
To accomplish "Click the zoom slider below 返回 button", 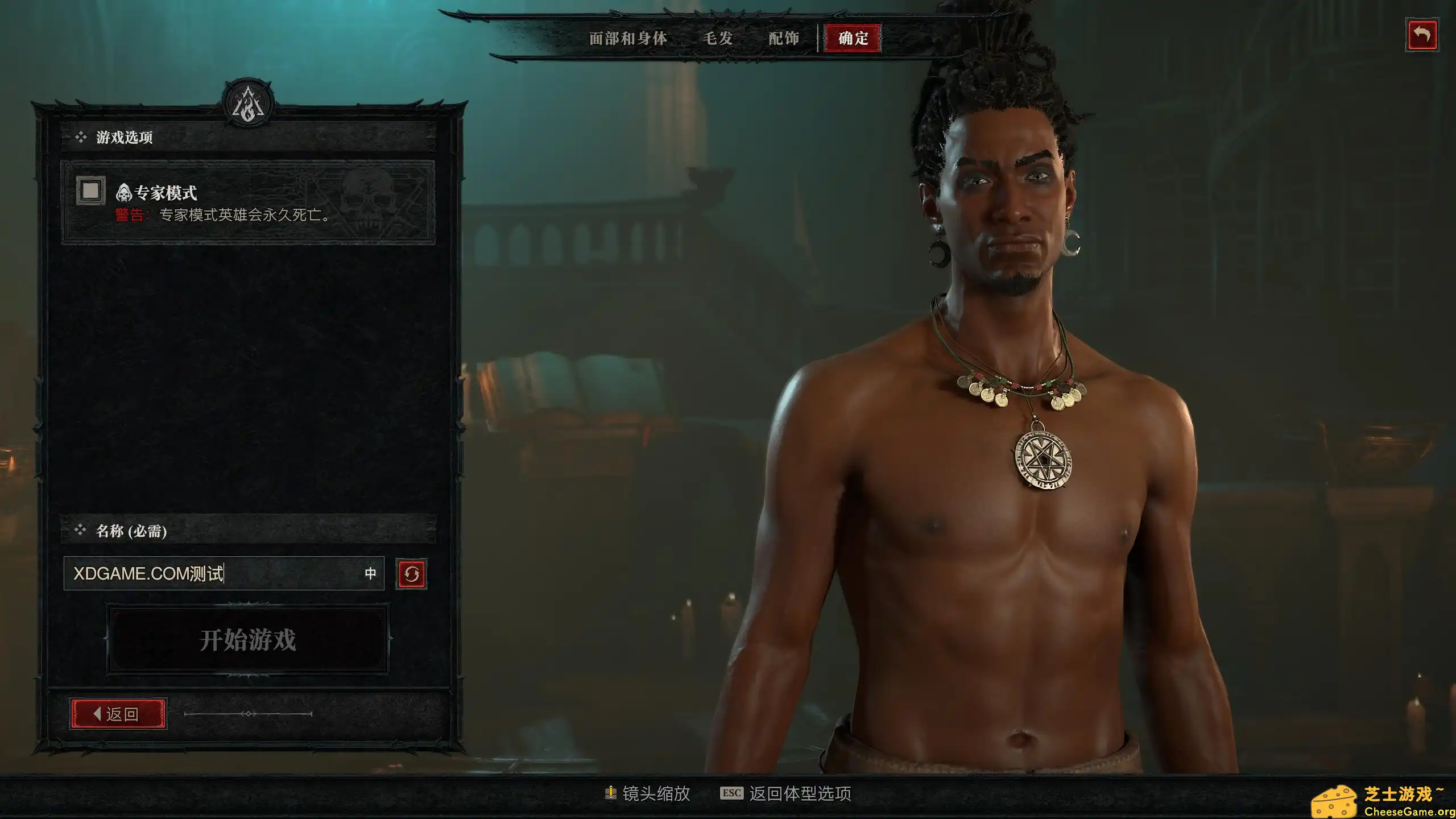I will [x=249, y=713].
